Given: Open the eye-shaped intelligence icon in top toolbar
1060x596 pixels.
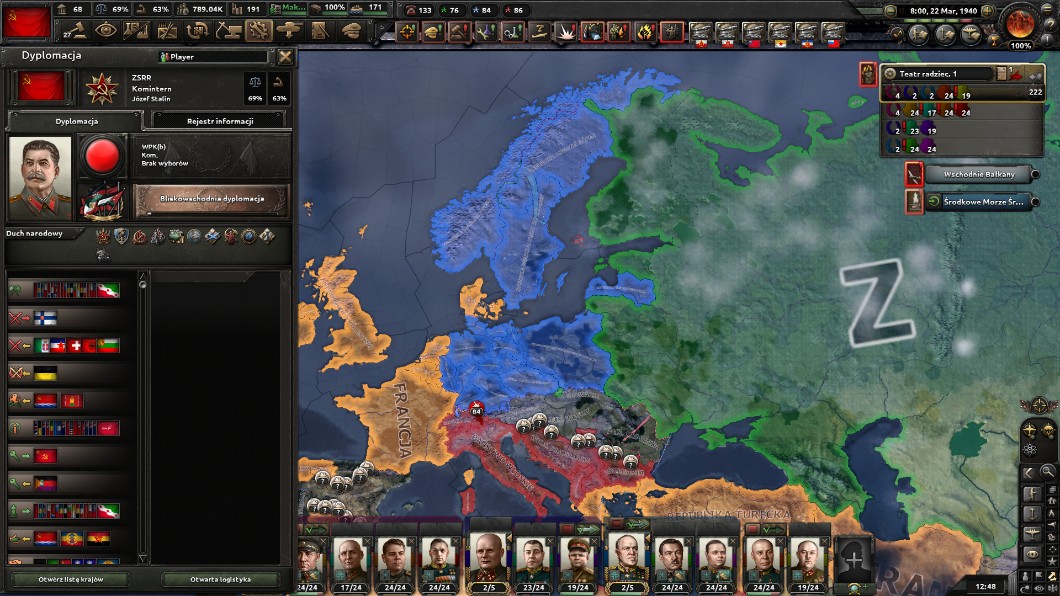Looking at the screenshot, I should pyautogui.click(x=105, y=30).
